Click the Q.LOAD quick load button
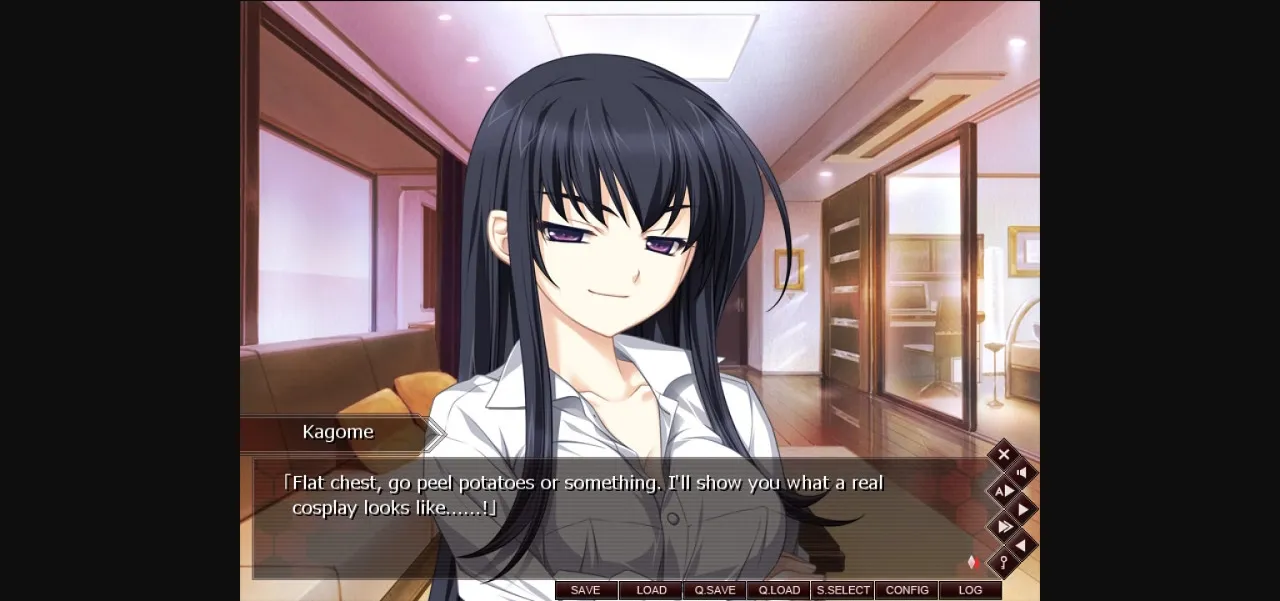Image resolution: width=1280 pixels, height=601 pixels. pyautogui.click(x=779, y=590)
